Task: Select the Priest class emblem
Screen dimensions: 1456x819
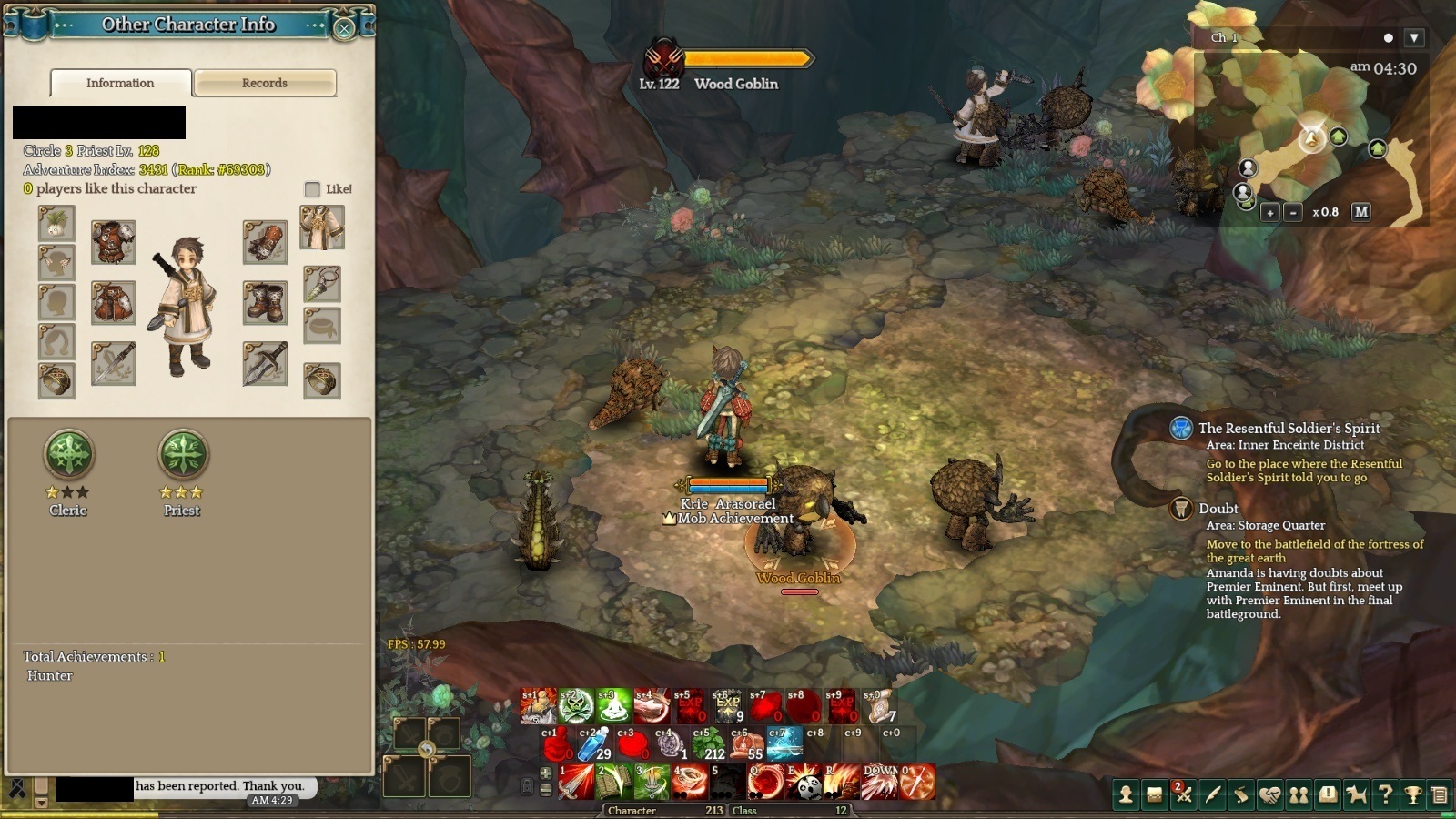Action: coord(183,453)
